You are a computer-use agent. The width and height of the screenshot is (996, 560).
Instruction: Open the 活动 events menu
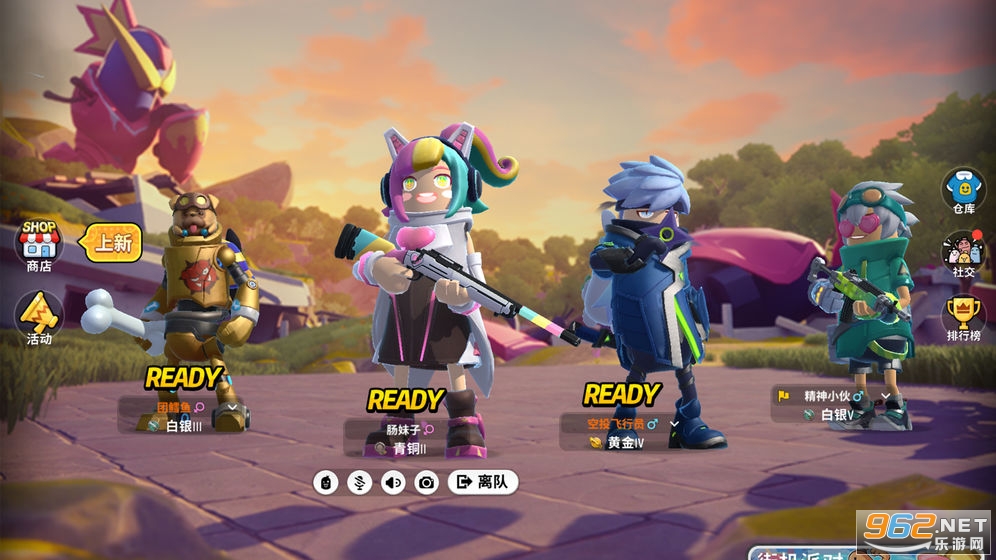39,317
